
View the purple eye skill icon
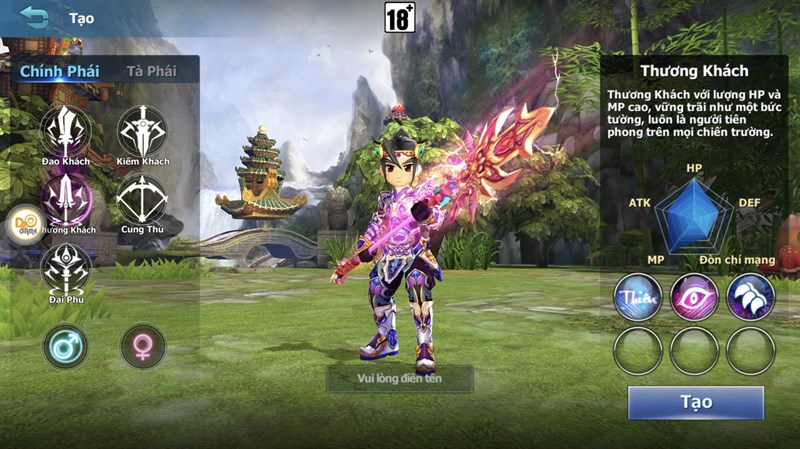click(x=694, y=297)
